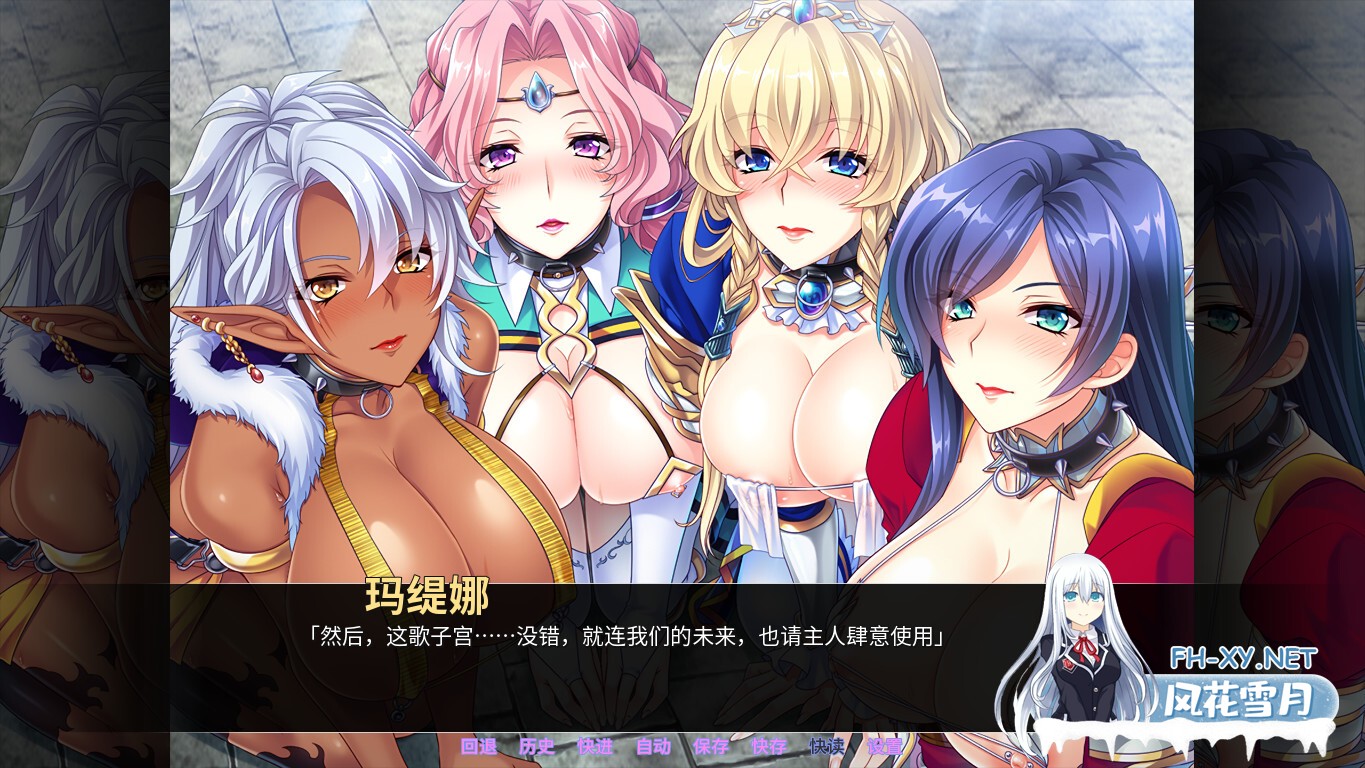Click the dialogue text to advance

click(x=630, y=637)
